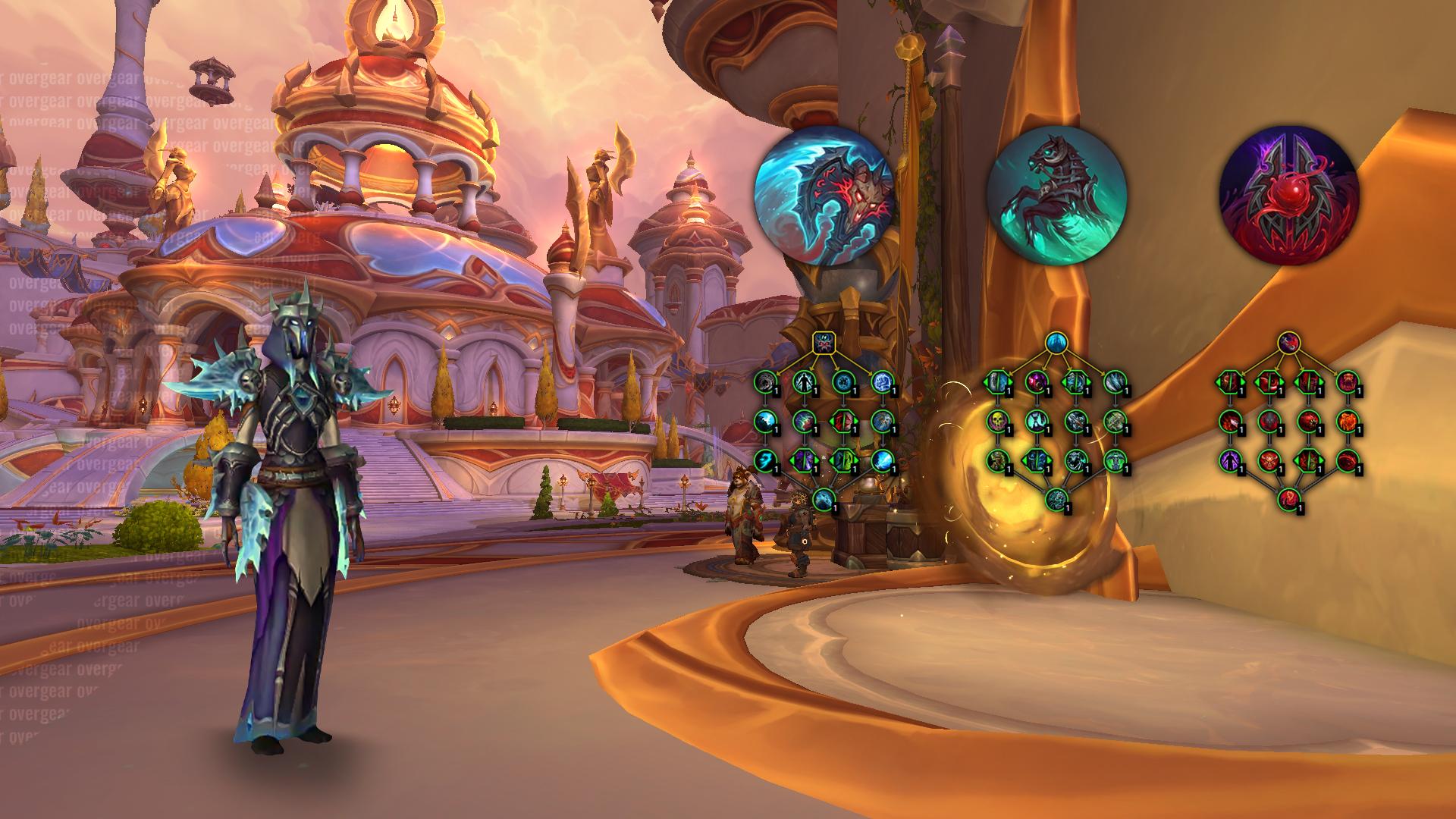The width and height of the screenshot is (1456, 819).
Task: Choose the blue-white silhouette talent in Deathbringer tree
Action: click(x=803, y=381)
